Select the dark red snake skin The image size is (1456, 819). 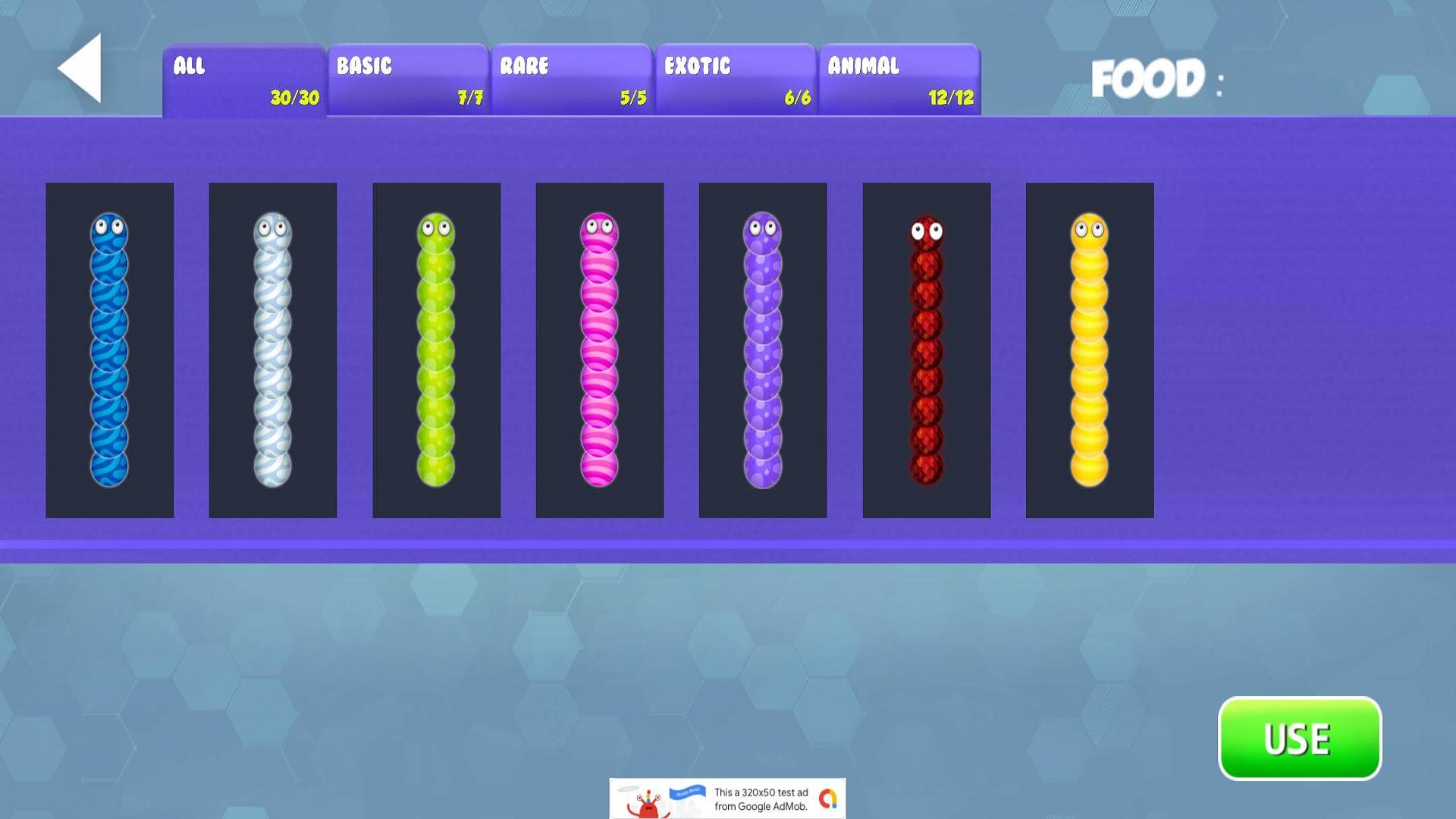pos(925,349)
